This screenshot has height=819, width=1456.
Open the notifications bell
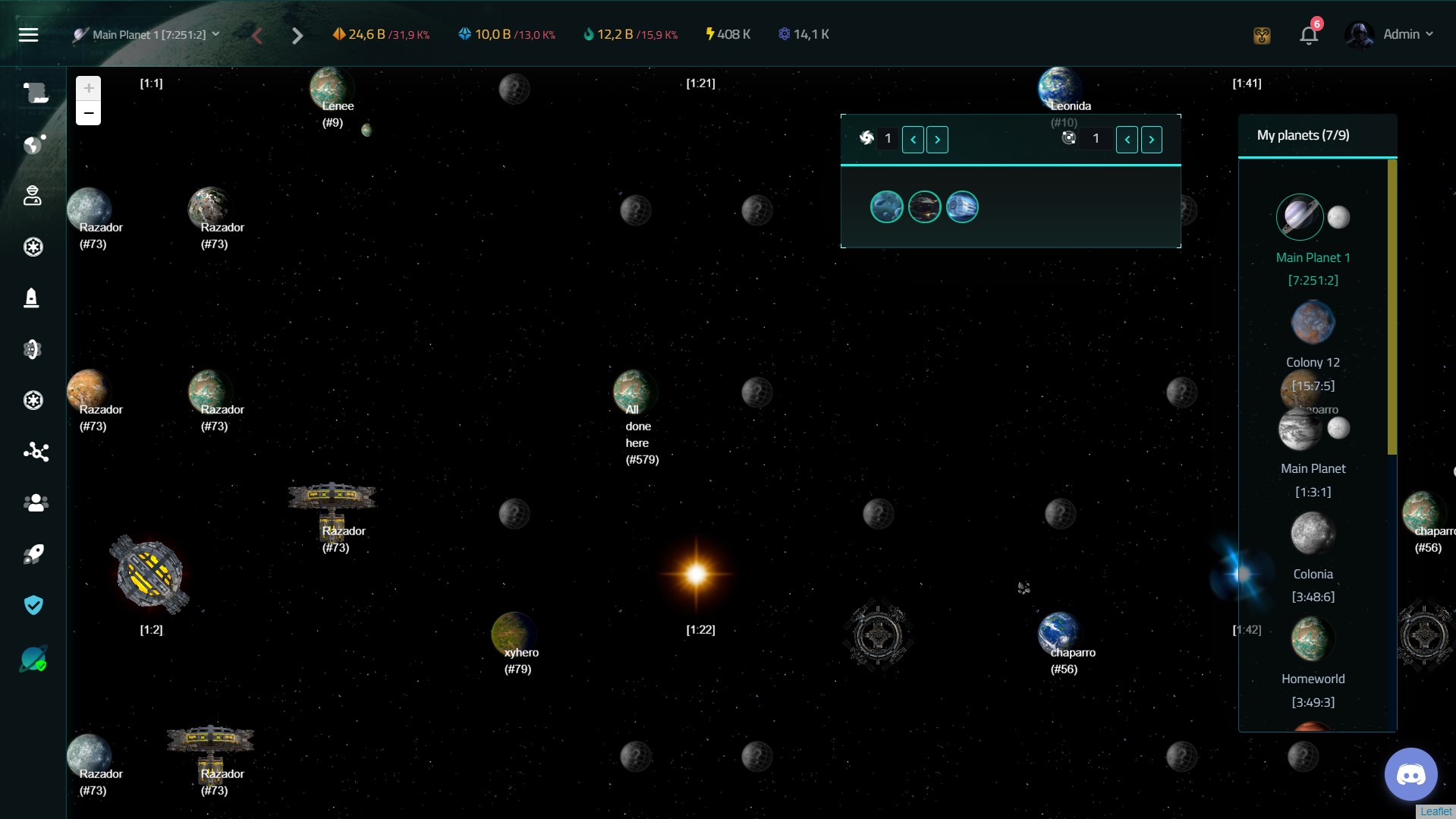[x=1309, y=35]
